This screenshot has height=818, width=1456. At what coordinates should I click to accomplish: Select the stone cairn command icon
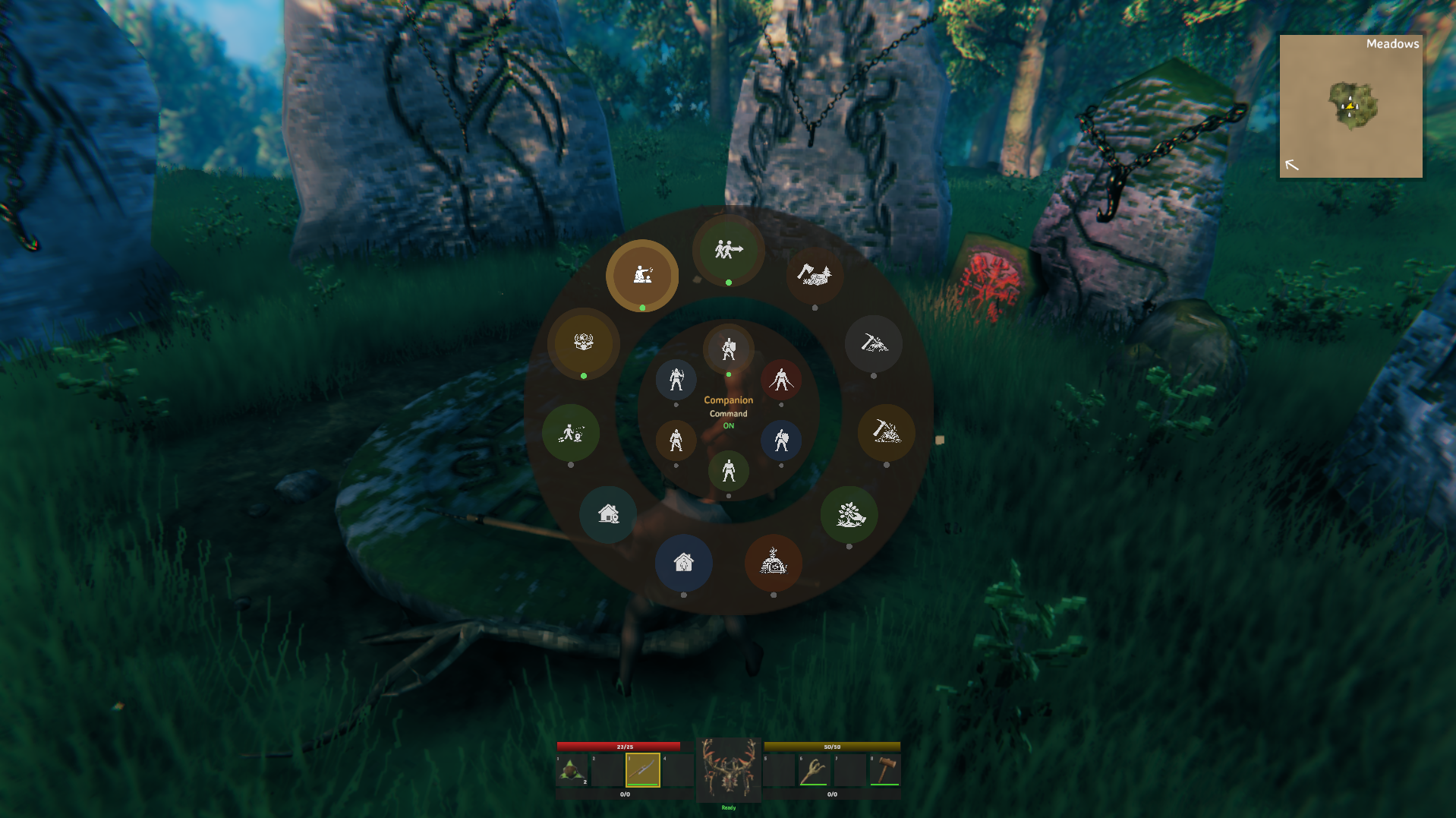click(774, 562)
